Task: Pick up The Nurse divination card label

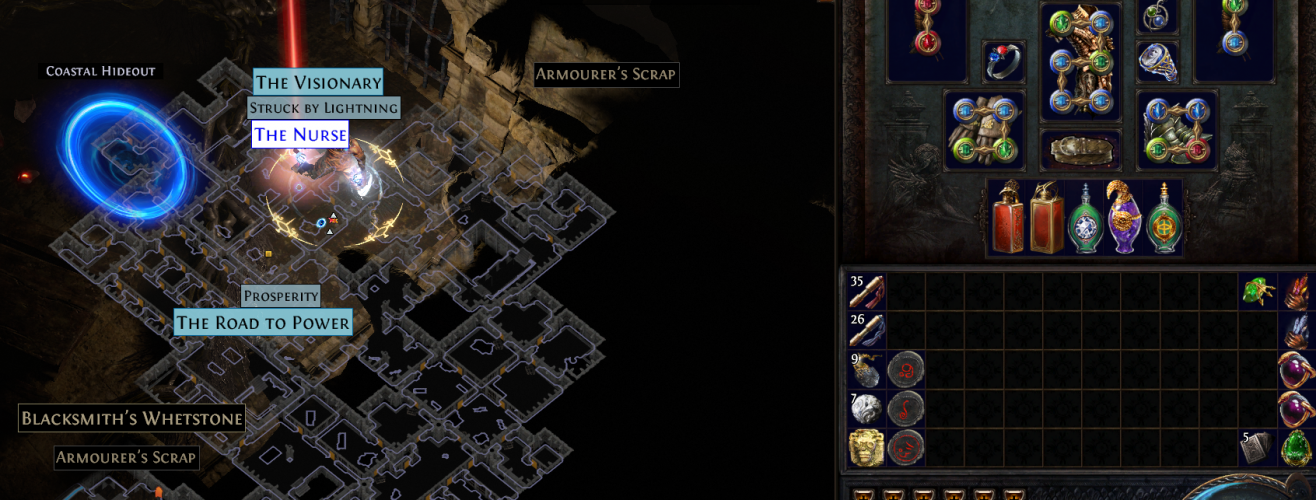Action: (x=300, y=135)
